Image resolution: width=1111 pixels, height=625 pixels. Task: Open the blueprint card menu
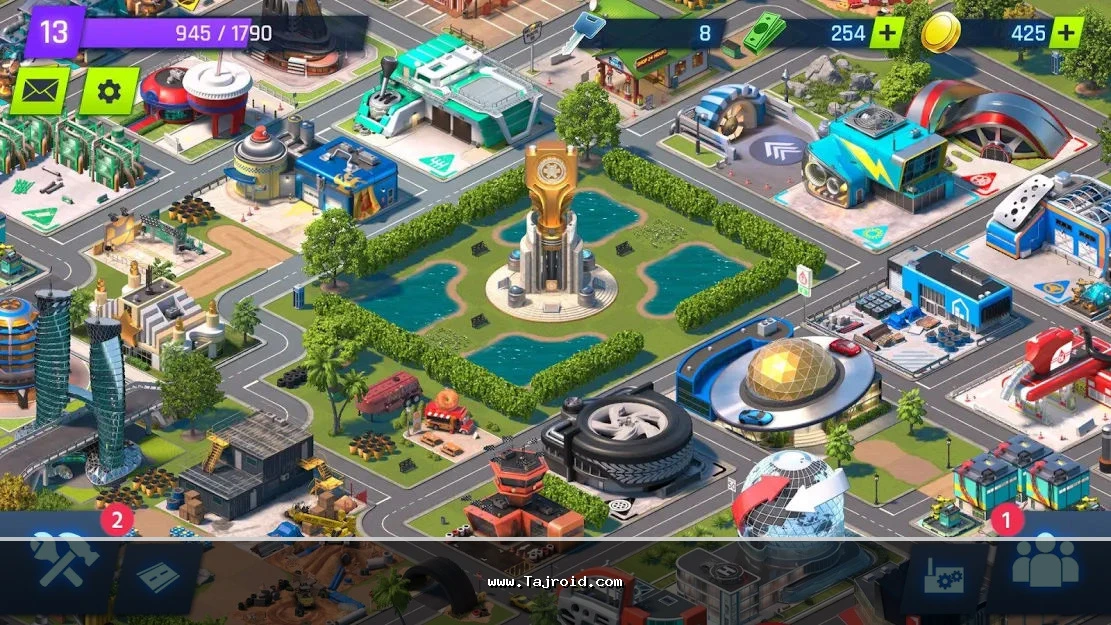(x=157, y=577)
